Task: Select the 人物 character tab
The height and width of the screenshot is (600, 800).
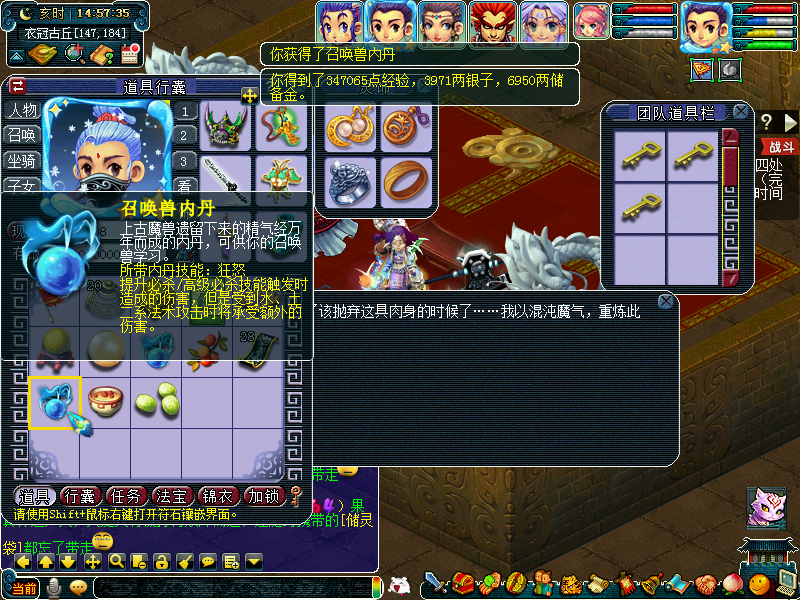Action: point(21,110)
